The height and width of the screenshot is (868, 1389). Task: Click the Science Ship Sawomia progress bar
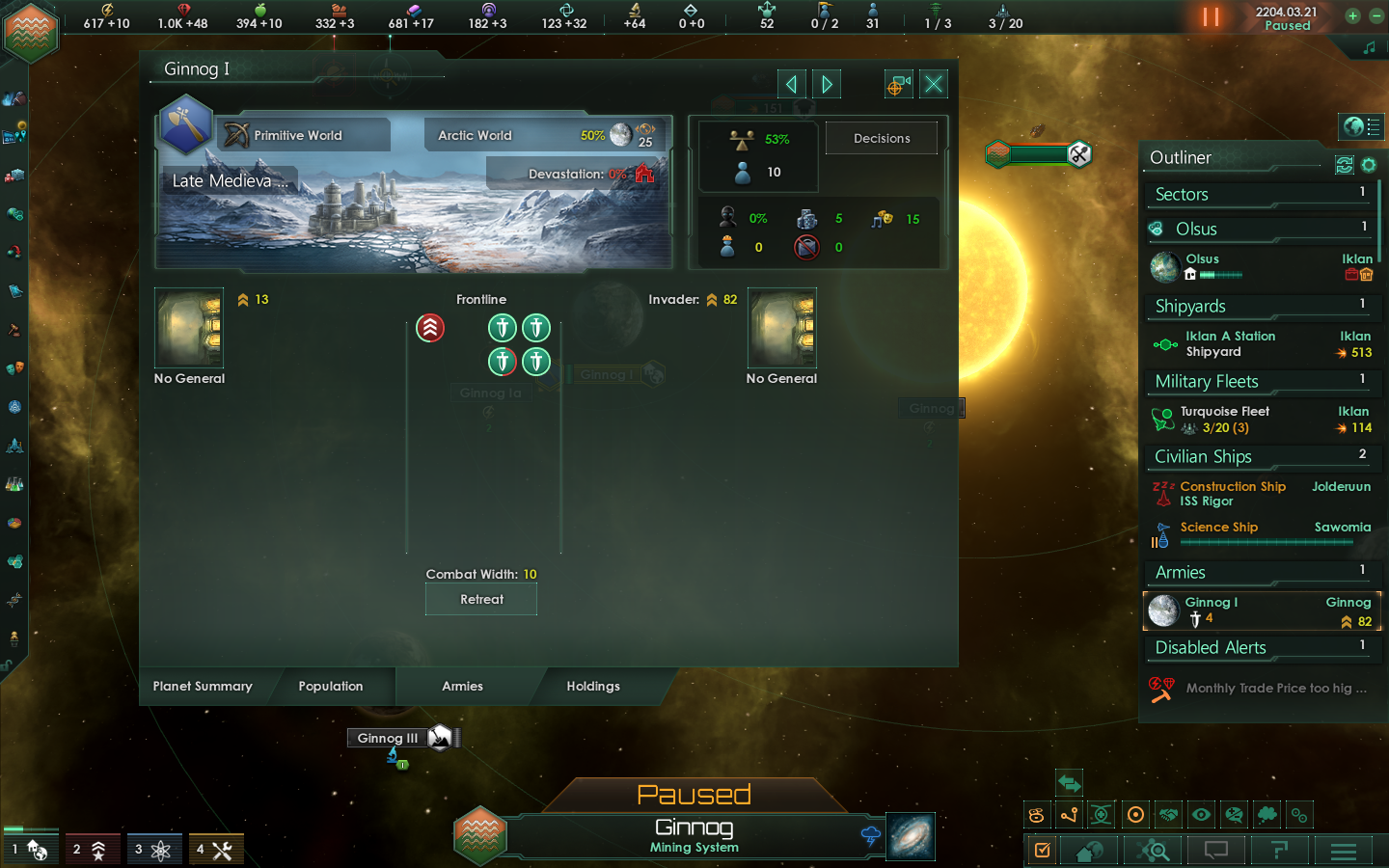pyautogui.click(x=1265, y=542)
